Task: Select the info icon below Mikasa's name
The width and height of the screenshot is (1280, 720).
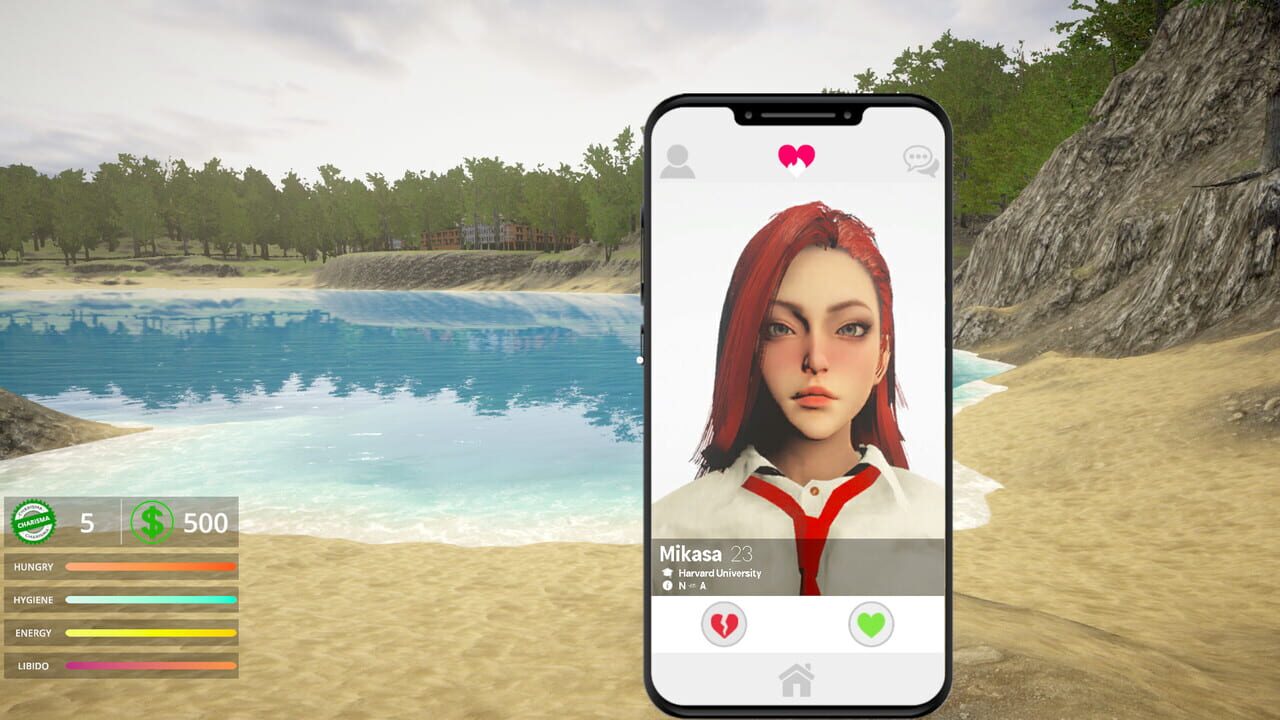Action: [x=669, y=587]
